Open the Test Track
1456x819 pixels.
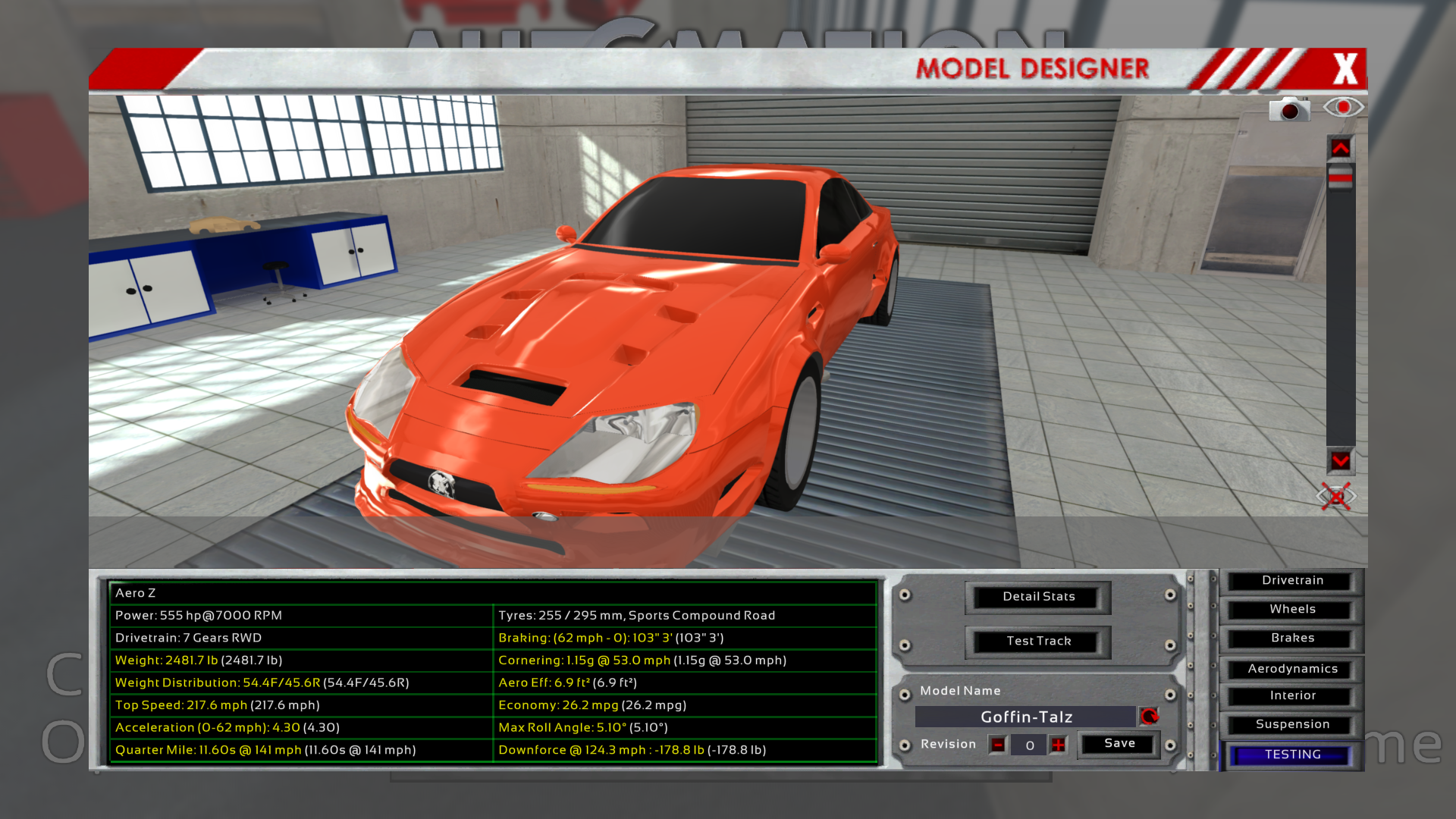pos(1038,642)
